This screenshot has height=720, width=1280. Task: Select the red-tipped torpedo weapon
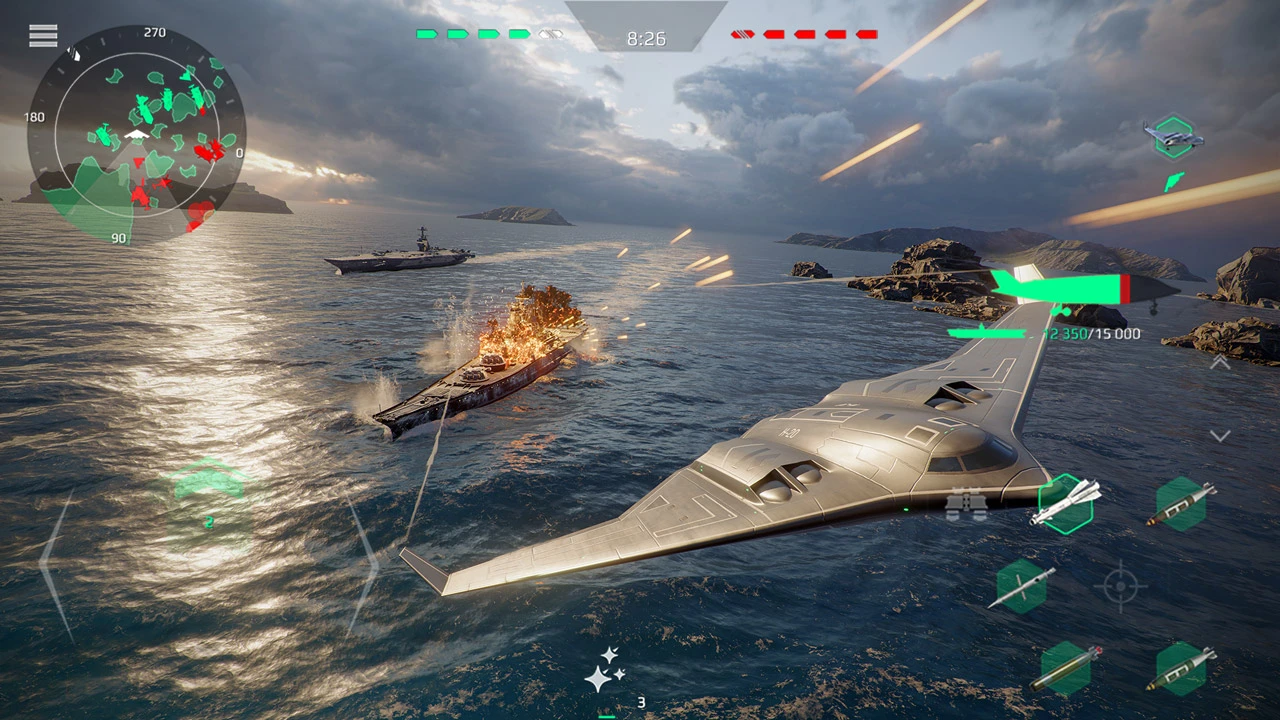click(x=1066, y=668)
